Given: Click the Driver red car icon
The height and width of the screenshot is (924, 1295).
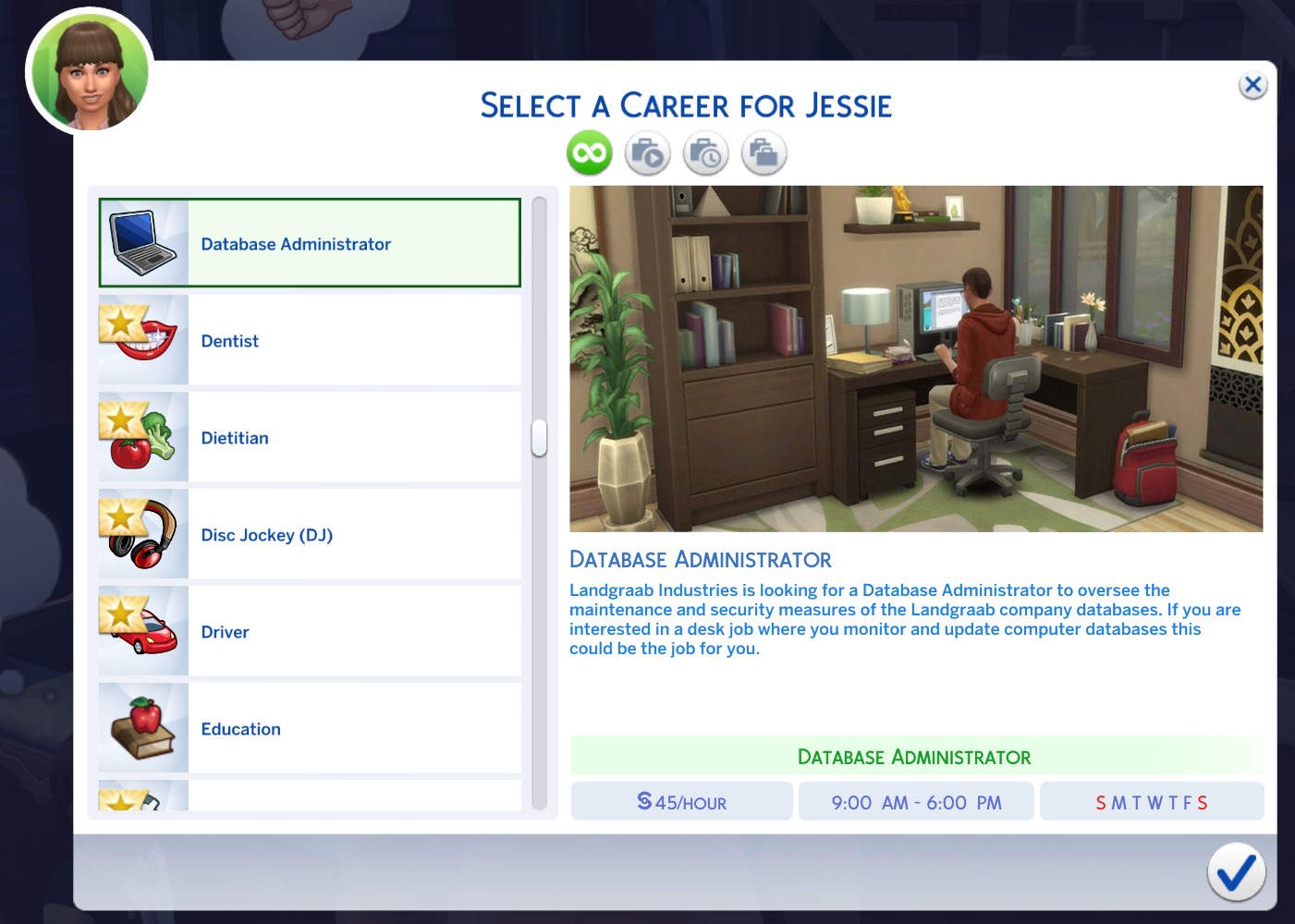Looking at the screenshot, I should [142, 630].
